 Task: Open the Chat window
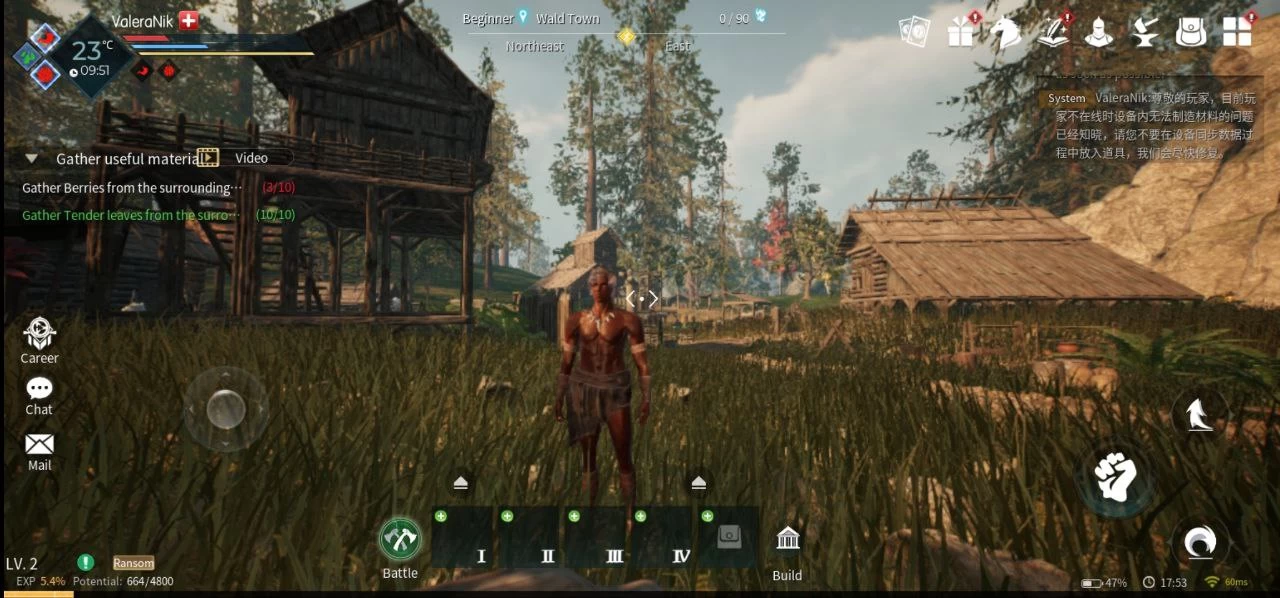coord(39,394)
